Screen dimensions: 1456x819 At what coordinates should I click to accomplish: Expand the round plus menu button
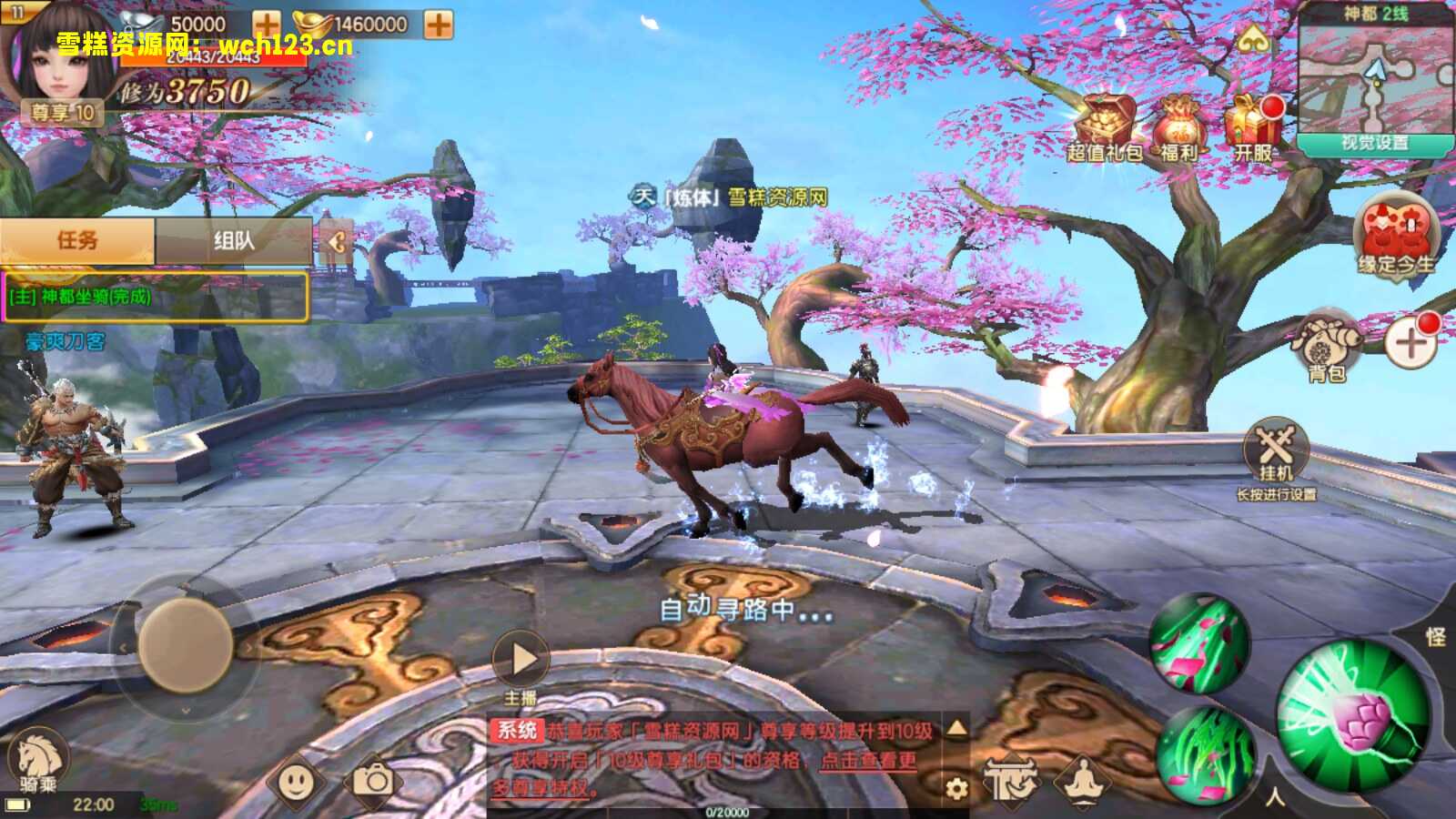pos(1410,344)
